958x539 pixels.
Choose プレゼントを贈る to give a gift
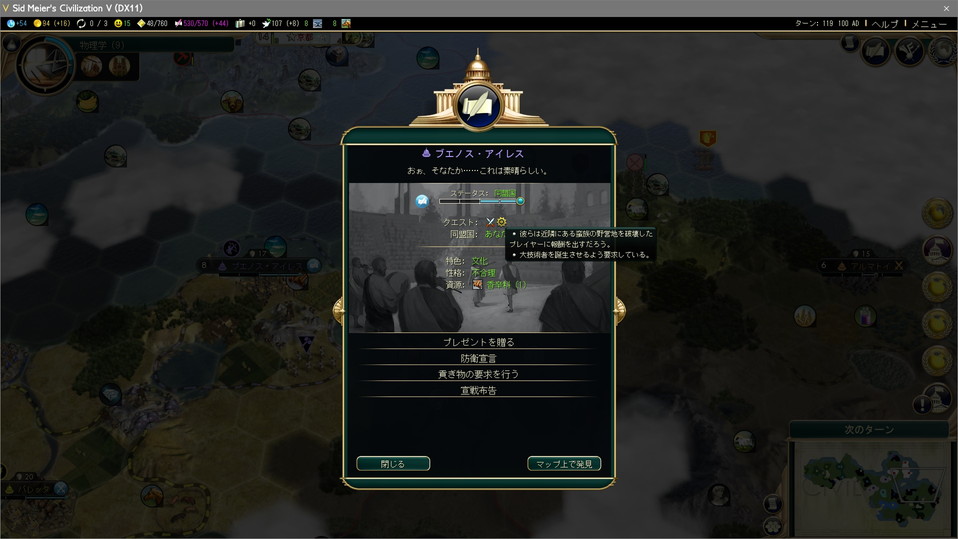(478, 342)
